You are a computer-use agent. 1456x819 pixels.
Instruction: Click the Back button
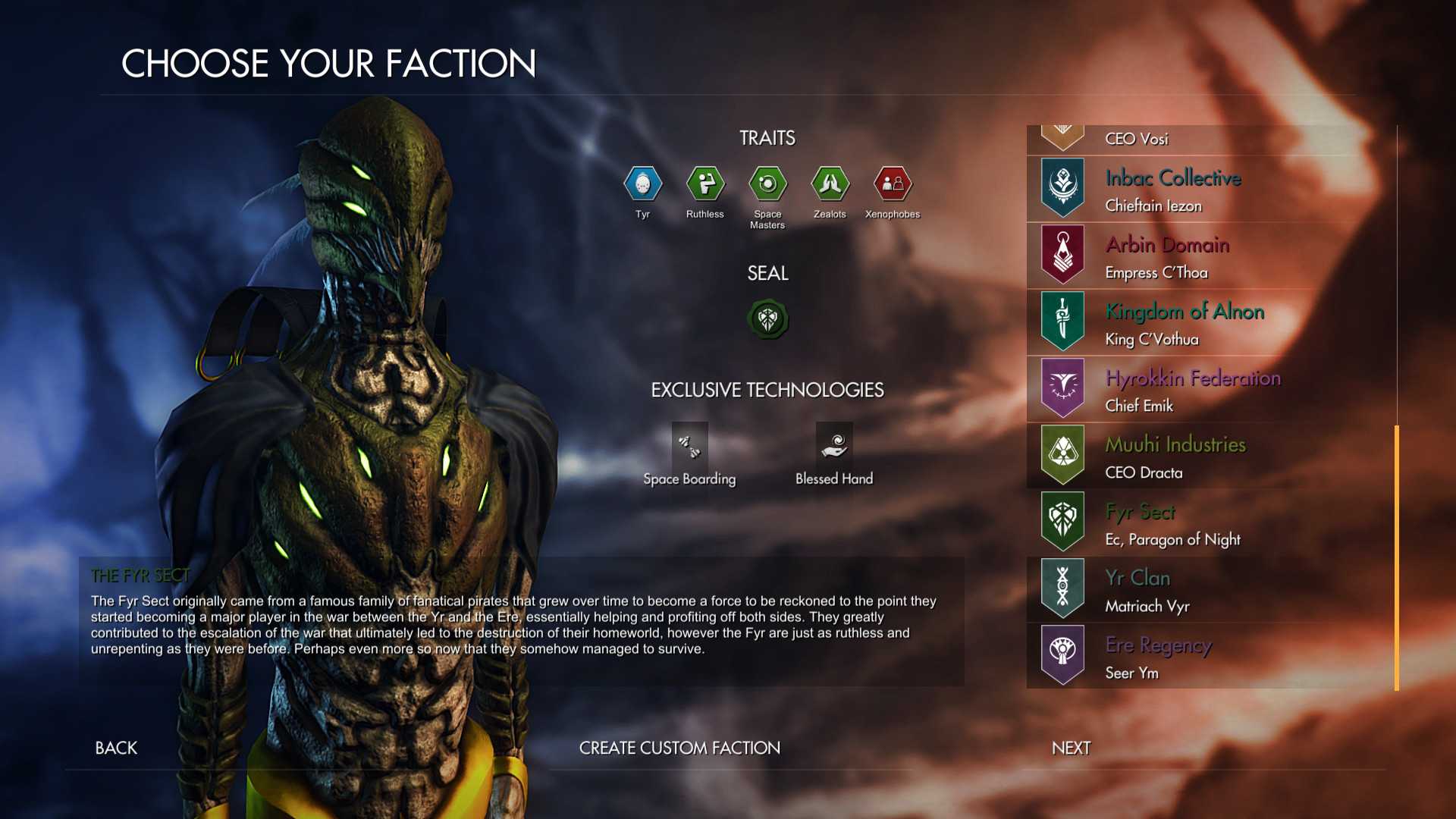(x=115, y=748)
